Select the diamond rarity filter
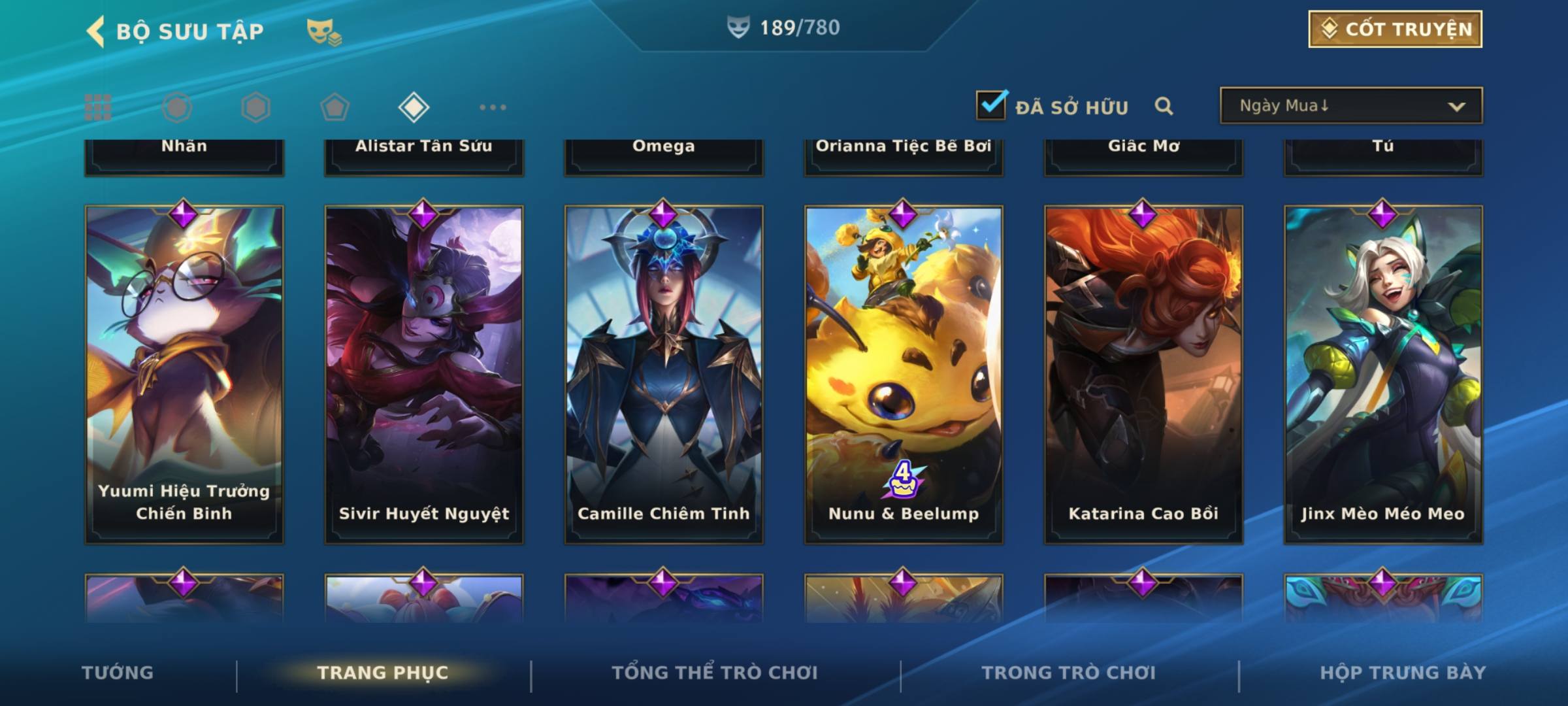 (414, 107)
